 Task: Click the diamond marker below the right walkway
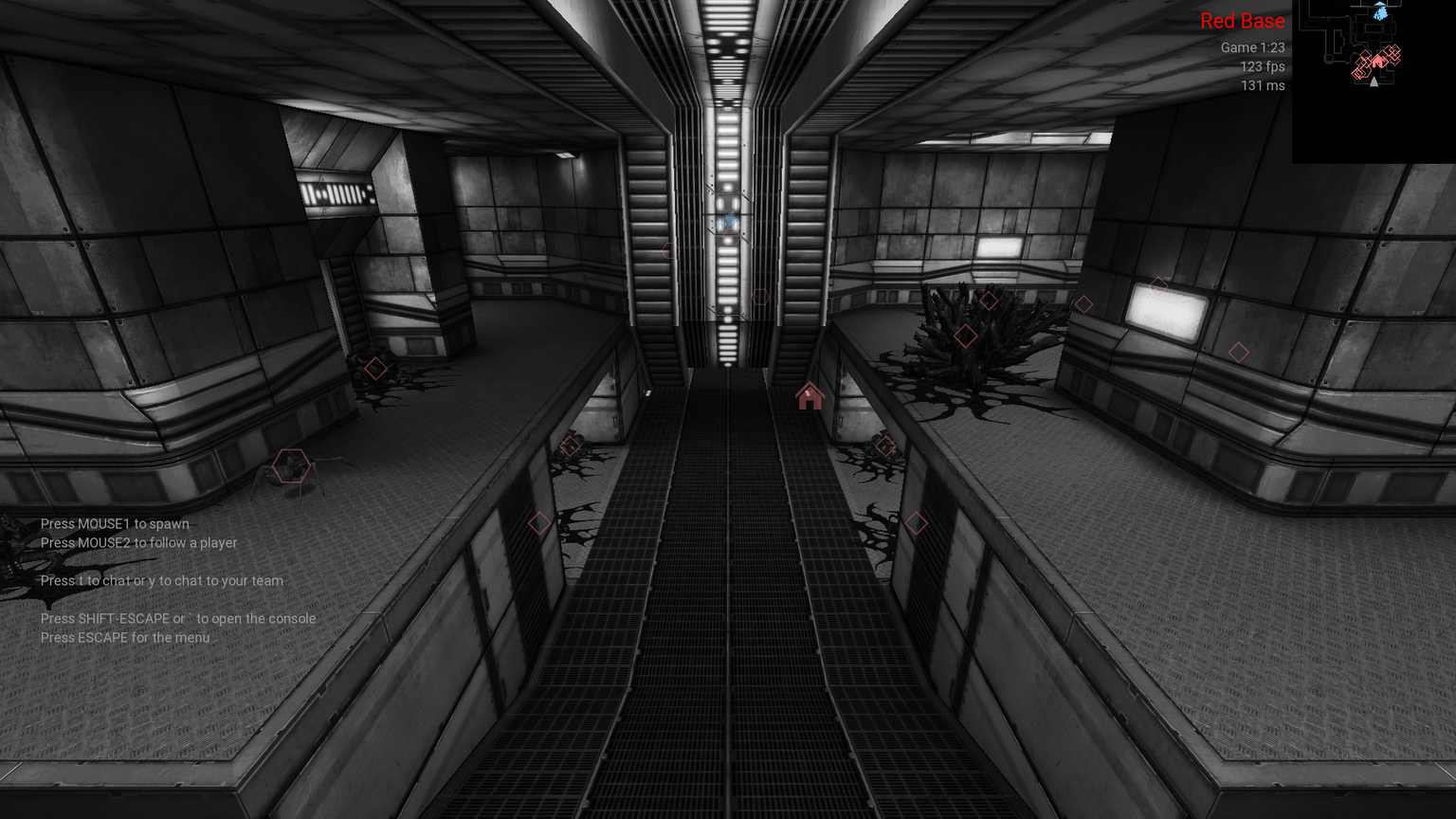point(918,522)
